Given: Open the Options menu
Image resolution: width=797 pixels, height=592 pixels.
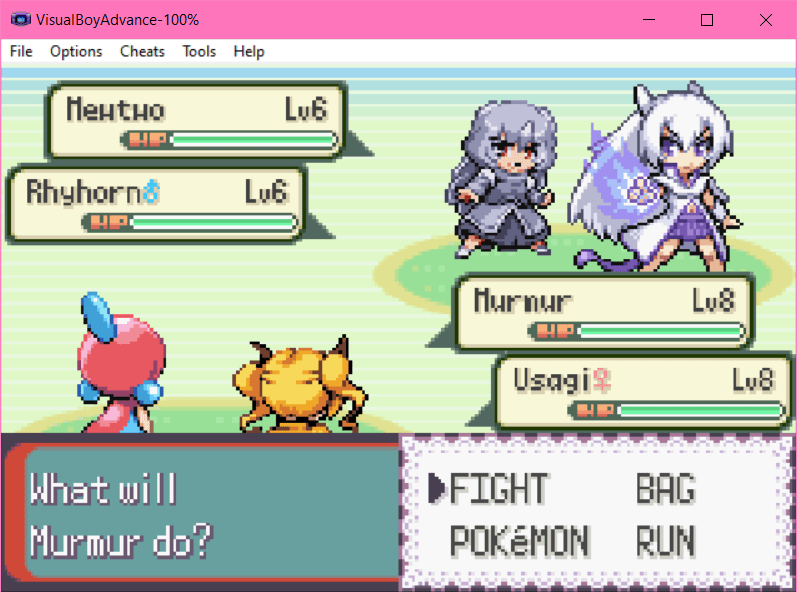Looking at the screenshot, I should [76, 51].
